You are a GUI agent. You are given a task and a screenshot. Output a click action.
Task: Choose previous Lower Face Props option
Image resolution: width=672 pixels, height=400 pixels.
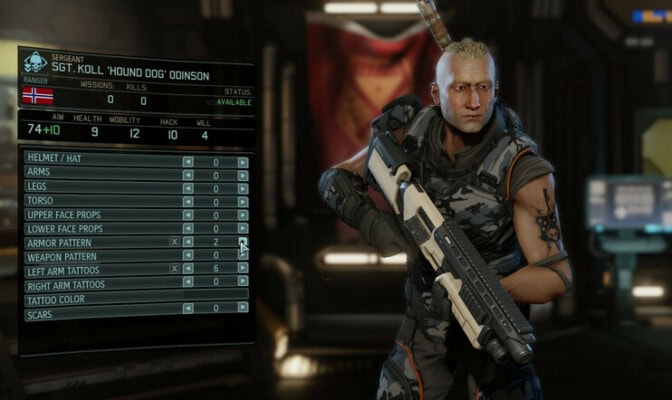tap(188, 229)
